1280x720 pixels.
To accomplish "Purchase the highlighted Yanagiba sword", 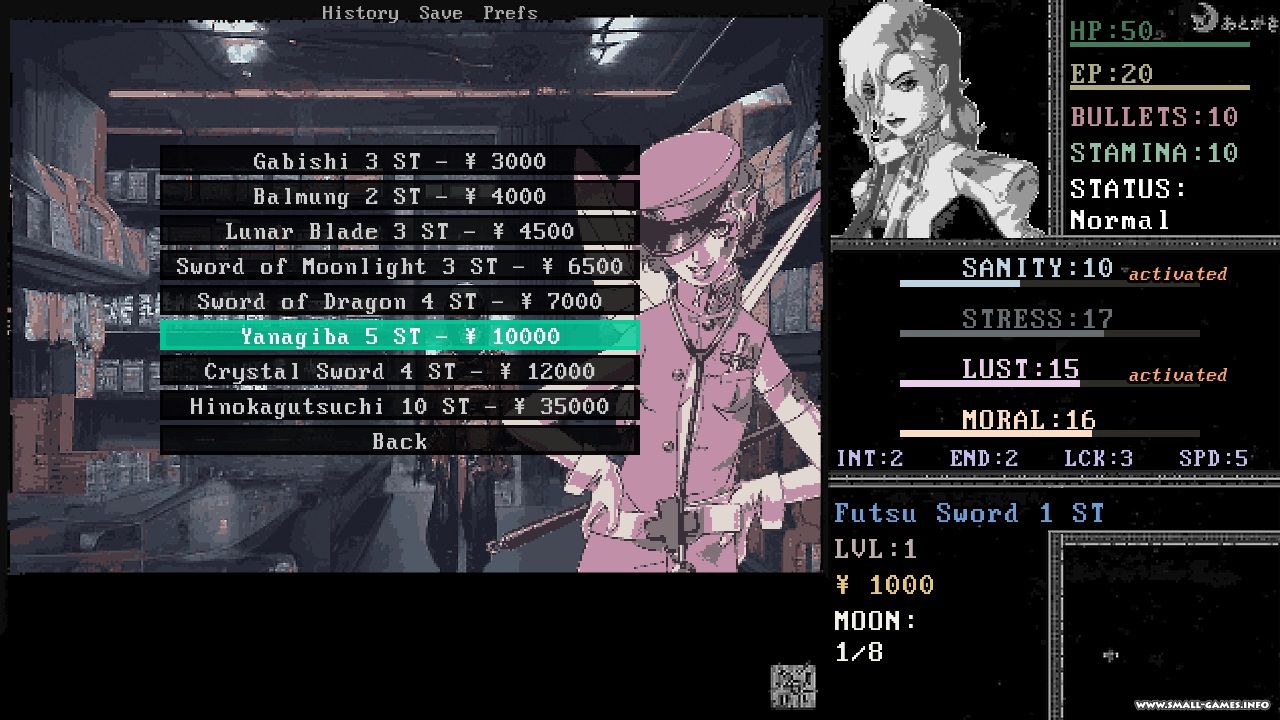I will pos(399,336).
